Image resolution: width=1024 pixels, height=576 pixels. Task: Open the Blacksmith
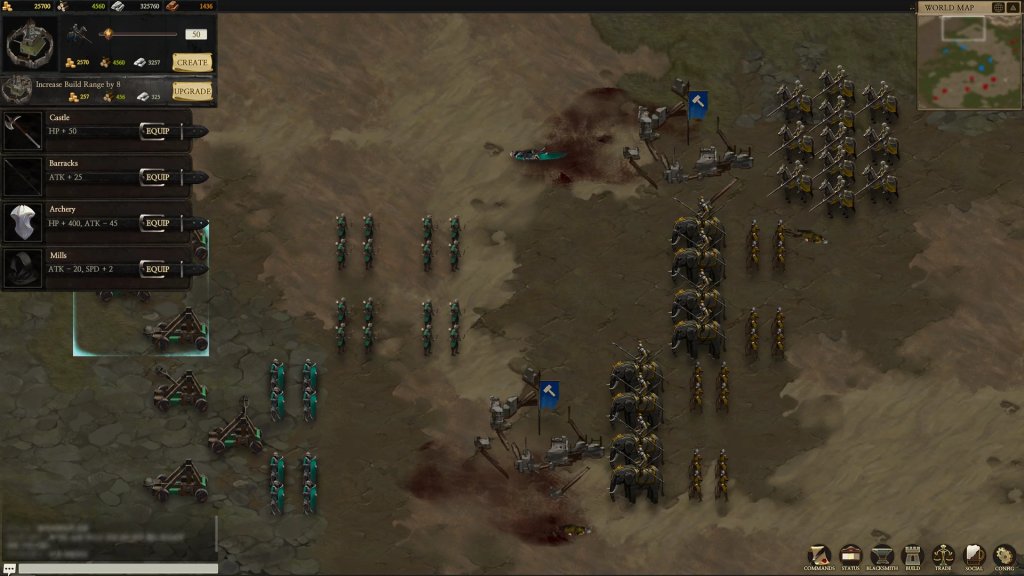click(x=881, y=556)
